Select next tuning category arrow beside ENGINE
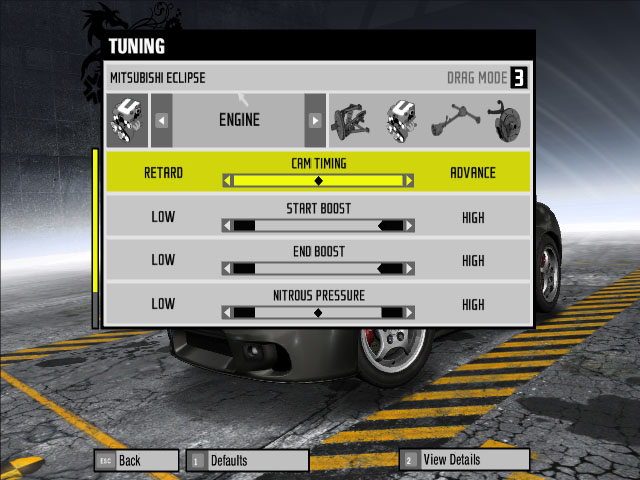The width and height of the screenshot is (640, 480). coord(315,120)
